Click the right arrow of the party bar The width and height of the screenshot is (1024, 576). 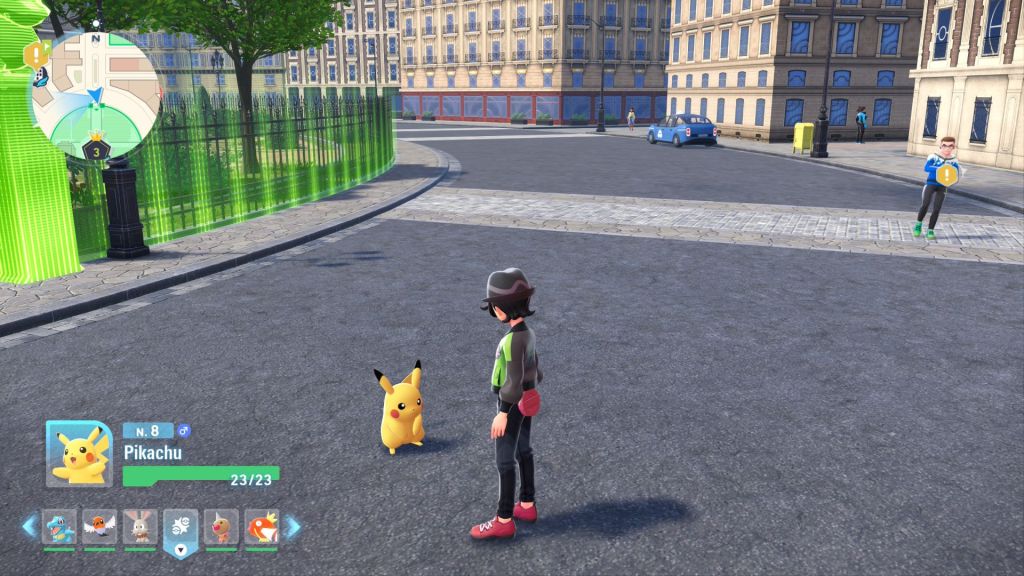pyautogui.click(x=292, y=526)
